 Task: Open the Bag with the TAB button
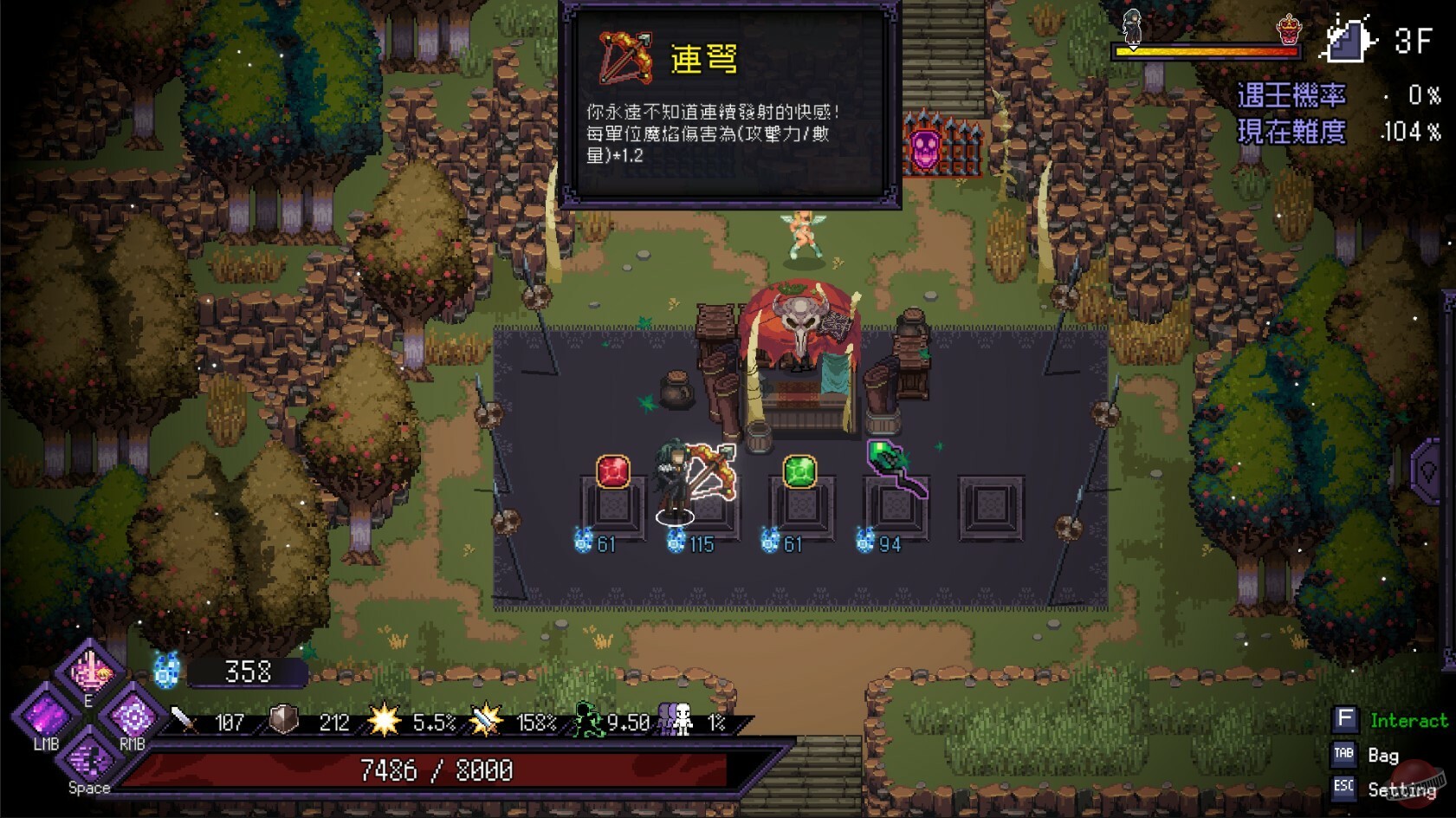1345,755
